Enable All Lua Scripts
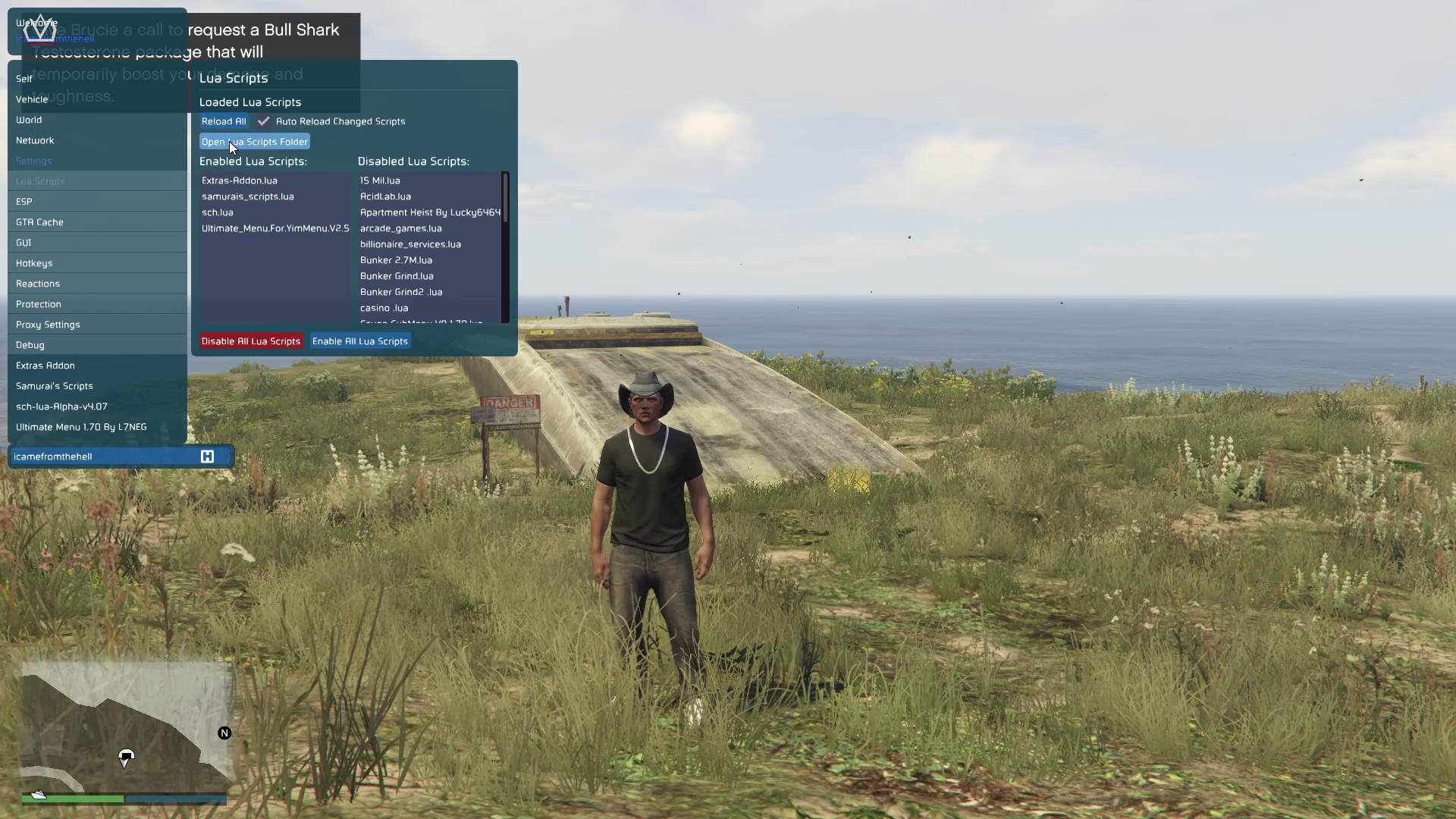Viewport: 1456px width, 819px height. pos(360,341)
